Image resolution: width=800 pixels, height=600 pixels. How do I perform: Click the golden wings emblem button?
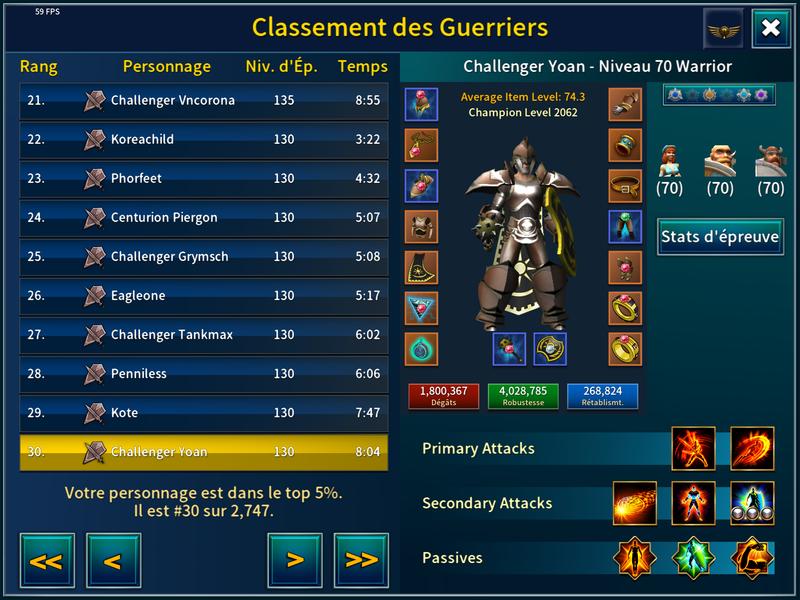[723, 28]
